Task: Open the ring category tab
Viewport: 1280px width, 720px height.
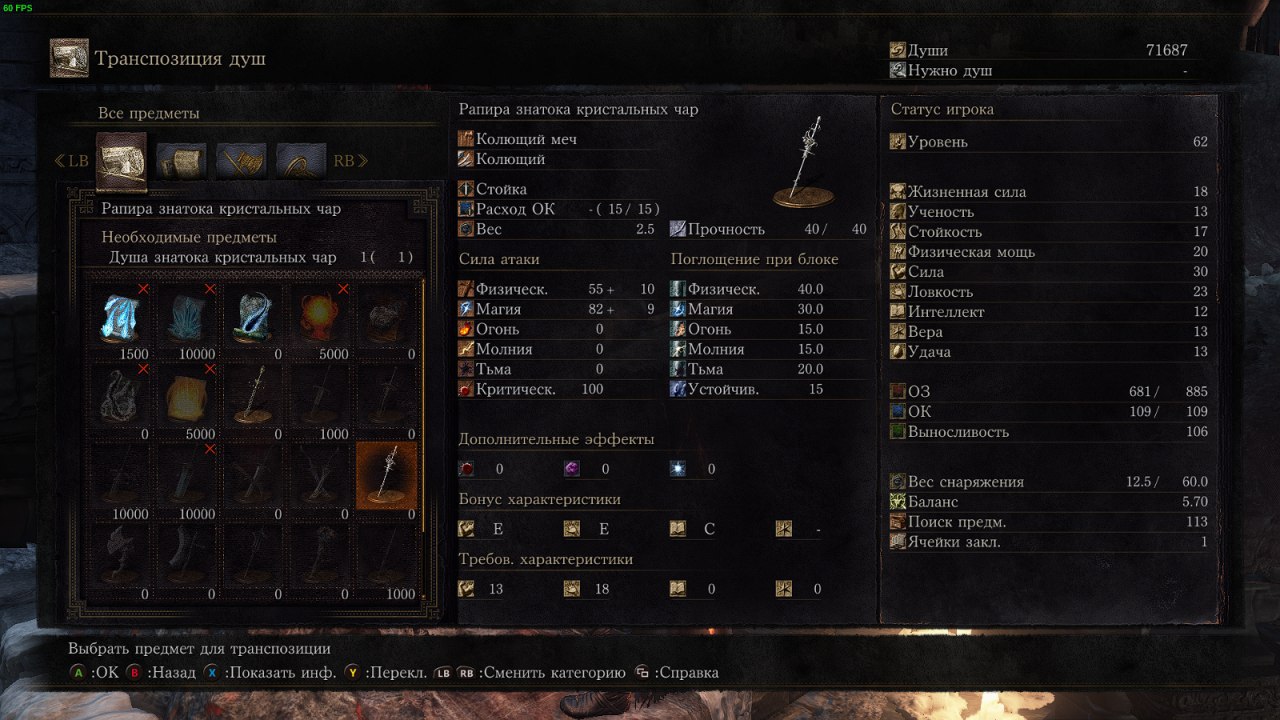Action: (301, 160)
